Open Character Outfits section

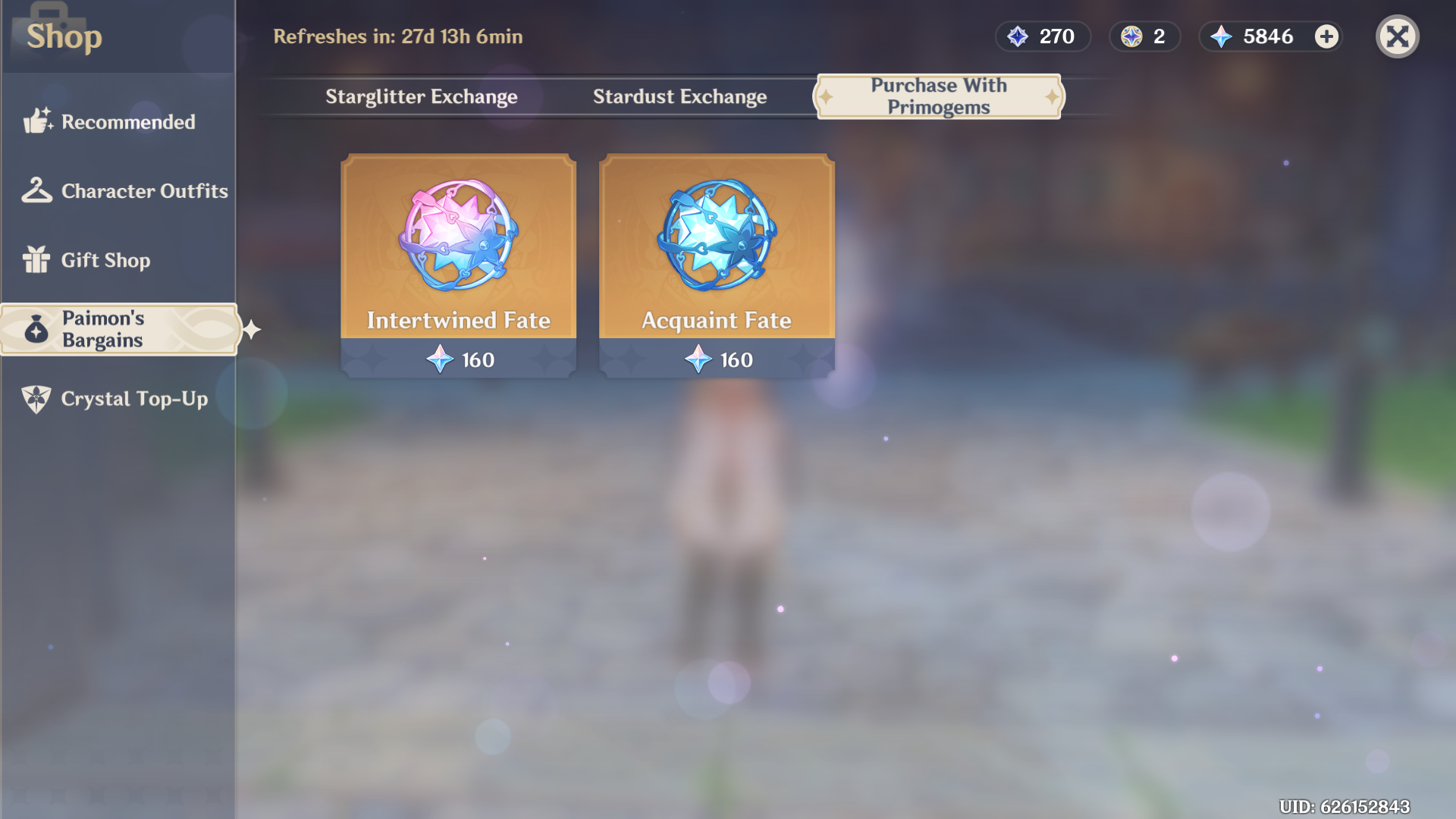pos(125,191)
